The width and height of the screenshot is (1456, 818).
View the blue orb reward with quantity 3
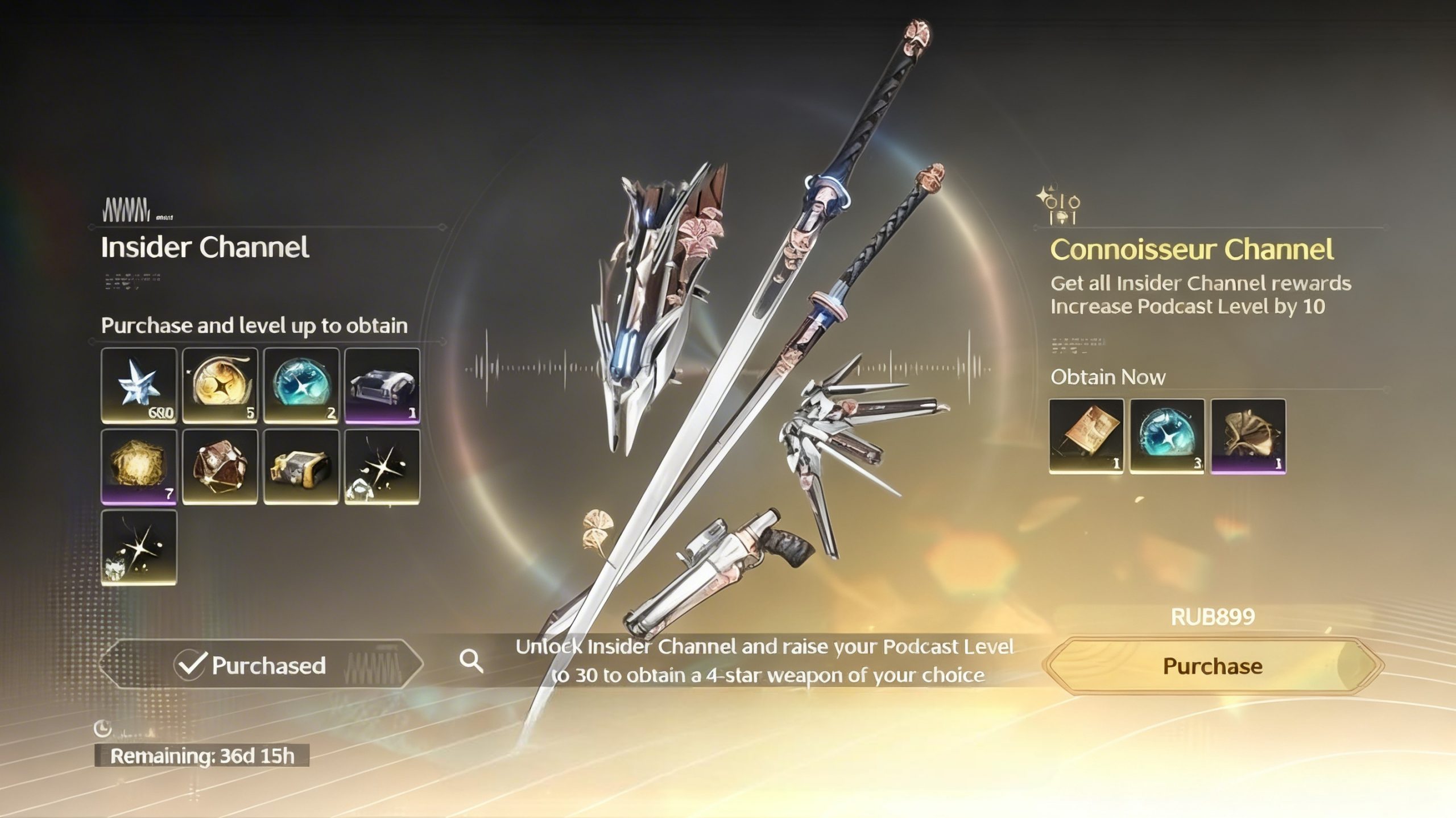point(1167,436)
